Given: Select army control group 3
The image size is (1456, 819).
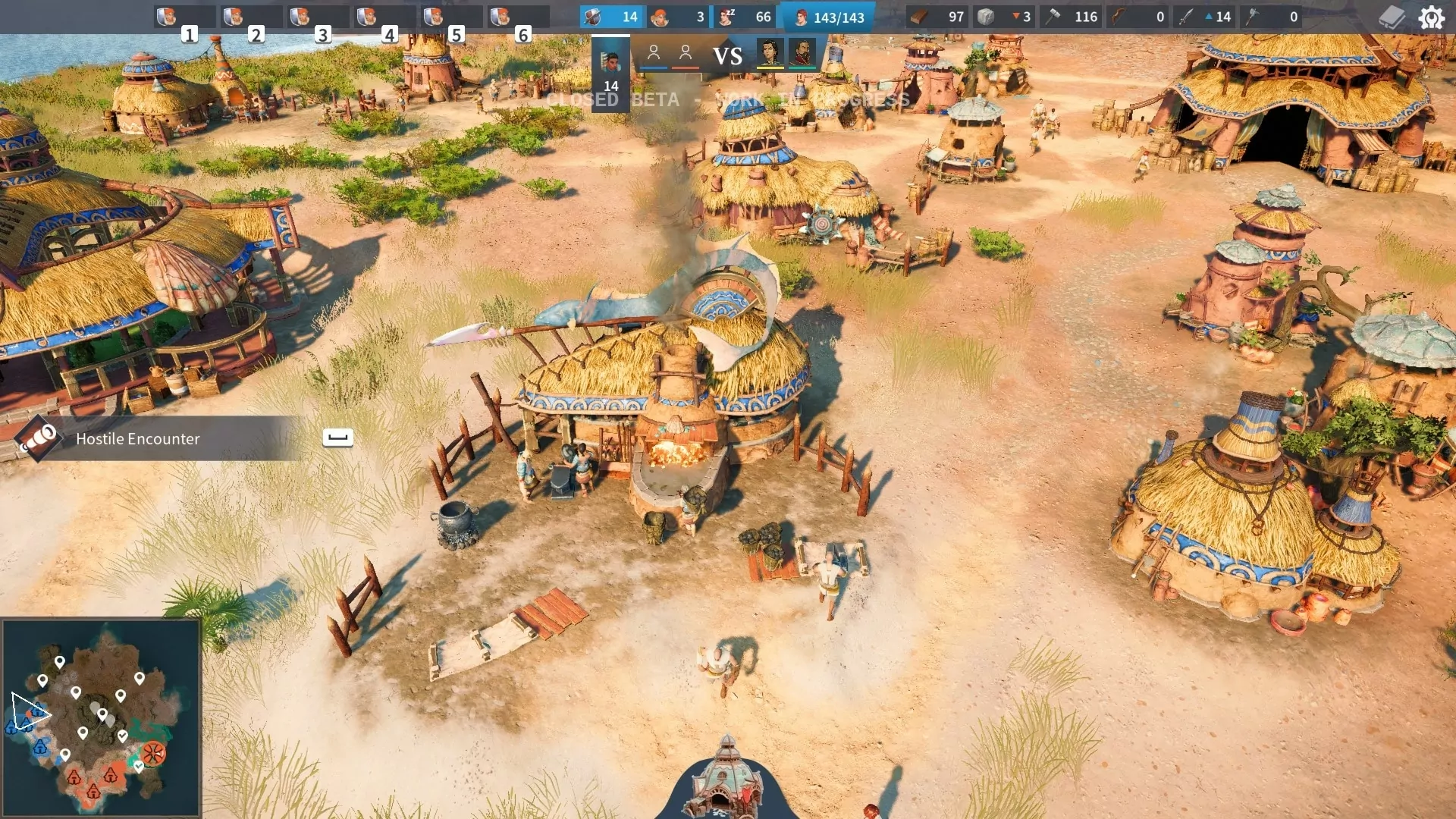Looking at the screenshot, I should tap(318, 17).
